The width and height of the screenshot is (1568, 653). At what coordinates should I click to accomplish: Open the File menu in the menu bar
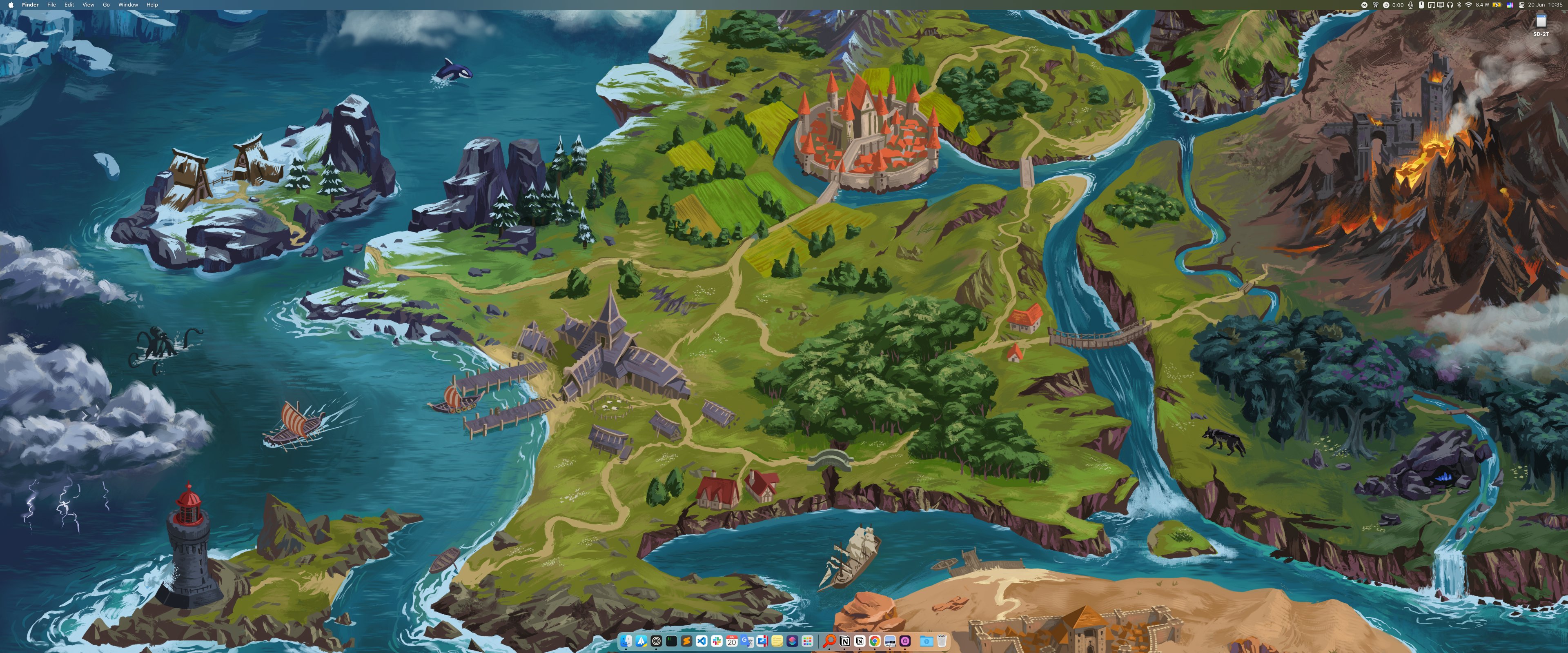52,5
